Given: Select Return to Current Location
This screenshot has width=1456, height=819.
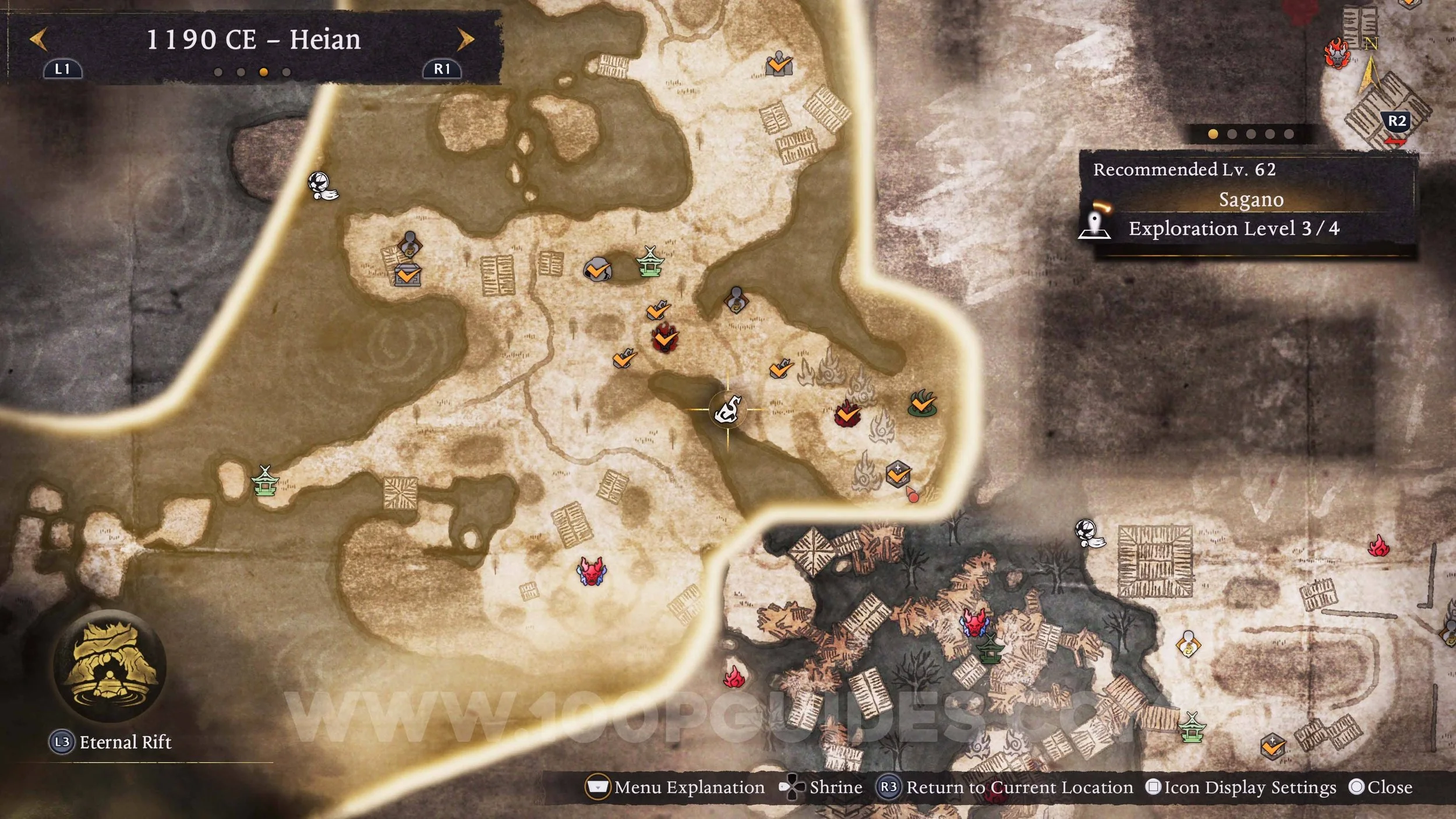Looking at the screenshot, I should [x=1006, y=788].
